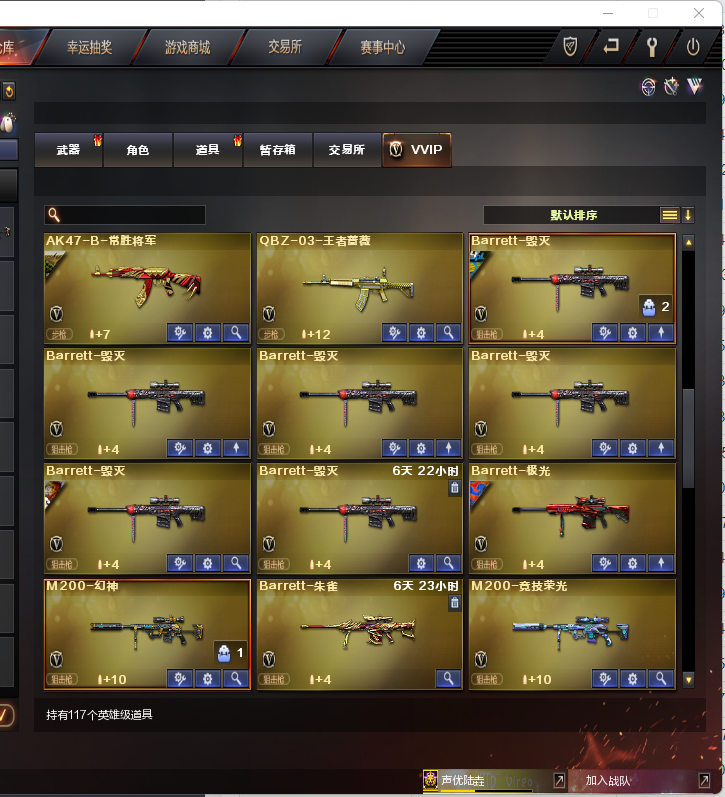Click the 加入战队 join clan button
The width and height of the screenshot is (725, 797).
(x=608, y=780)
